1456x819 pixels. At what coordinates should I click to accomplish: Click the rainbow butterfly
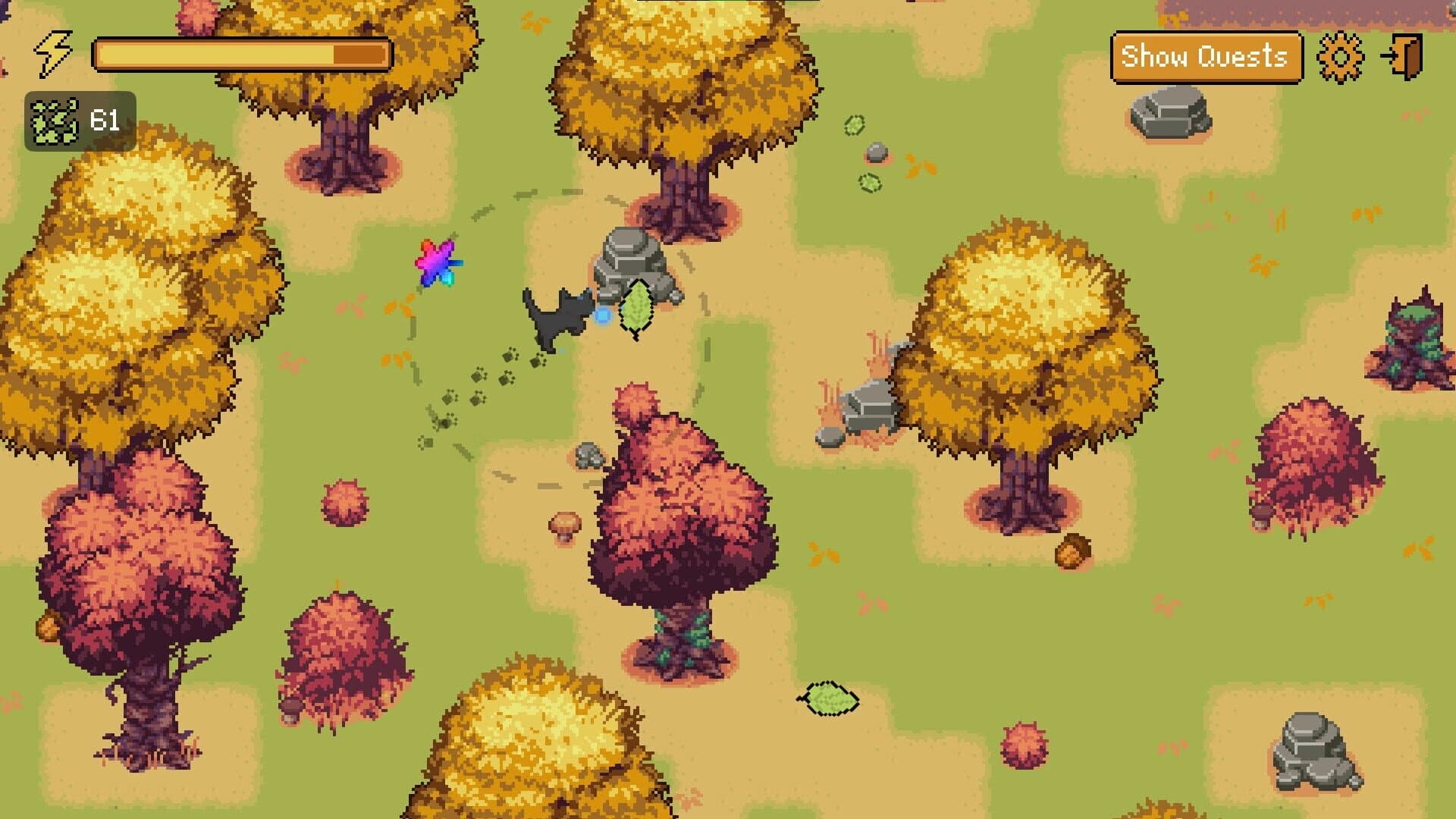438,263
